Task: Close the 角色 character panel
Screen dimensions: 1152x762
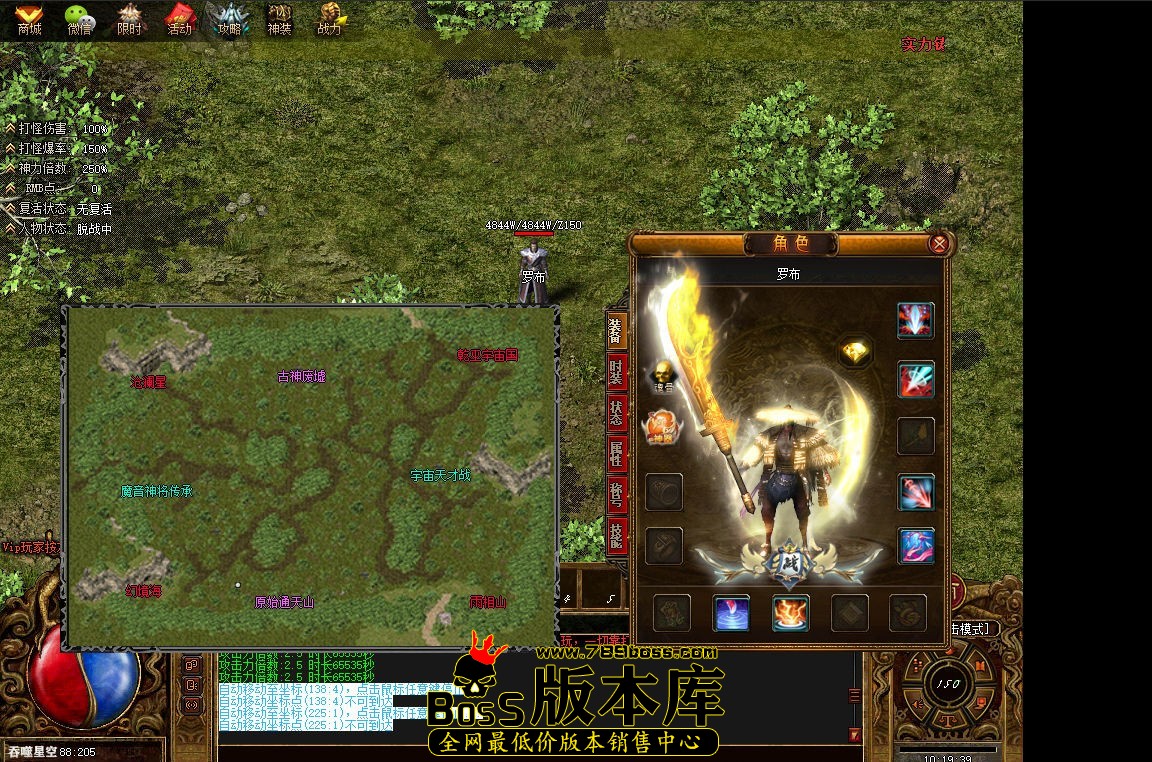Action: pyautogui.click(x=938, y=243)
